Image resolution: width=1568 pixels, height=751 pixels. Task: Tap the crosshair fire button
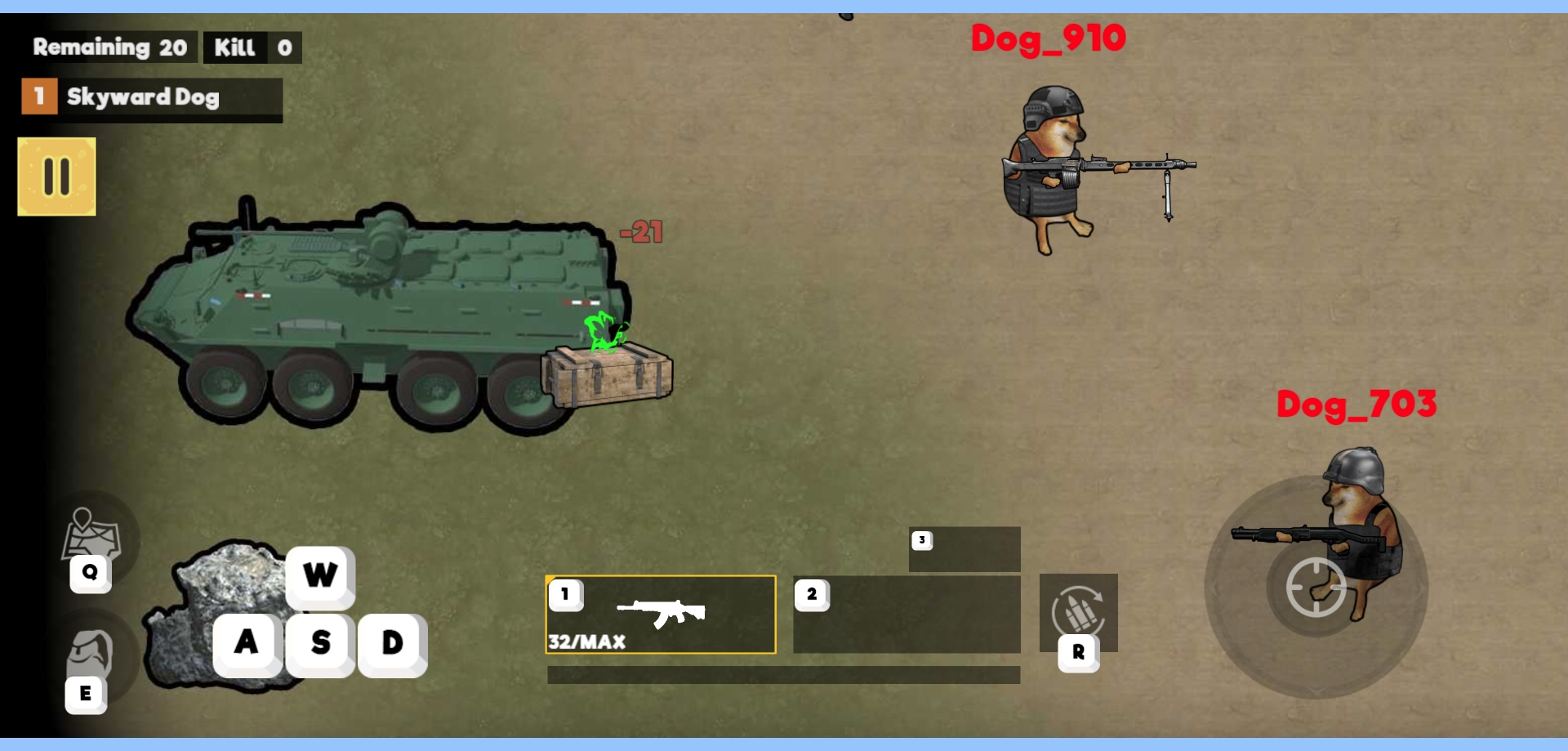point(1316,587)
